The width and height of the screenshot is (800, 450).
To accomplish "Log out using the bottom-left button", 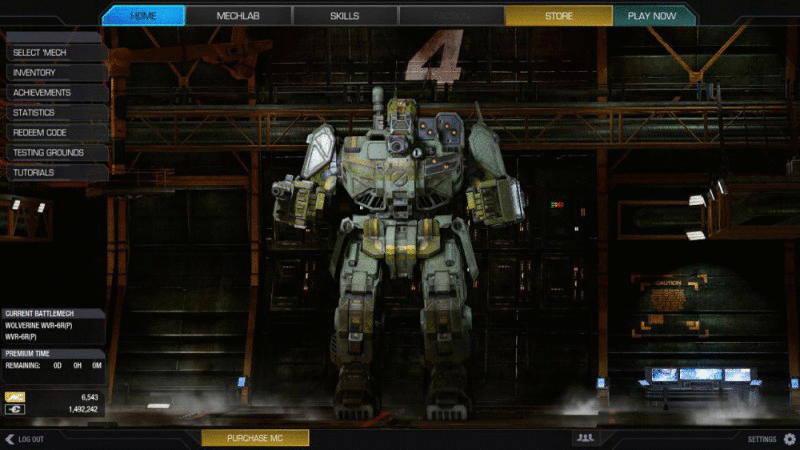I will click(x=26, y=439).
